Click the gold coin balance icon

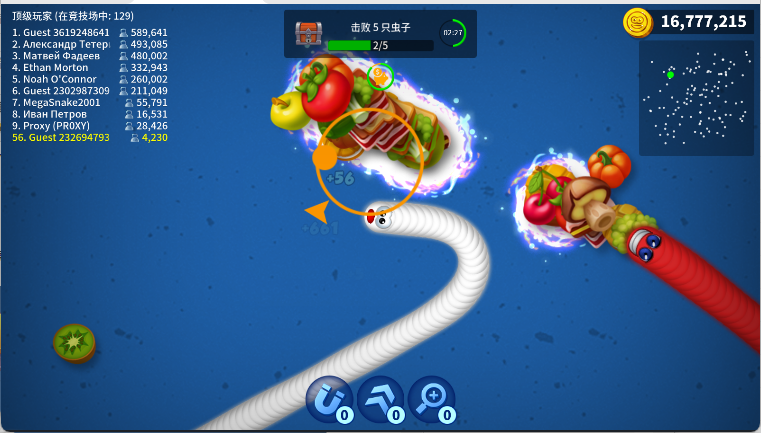point(638,21)
